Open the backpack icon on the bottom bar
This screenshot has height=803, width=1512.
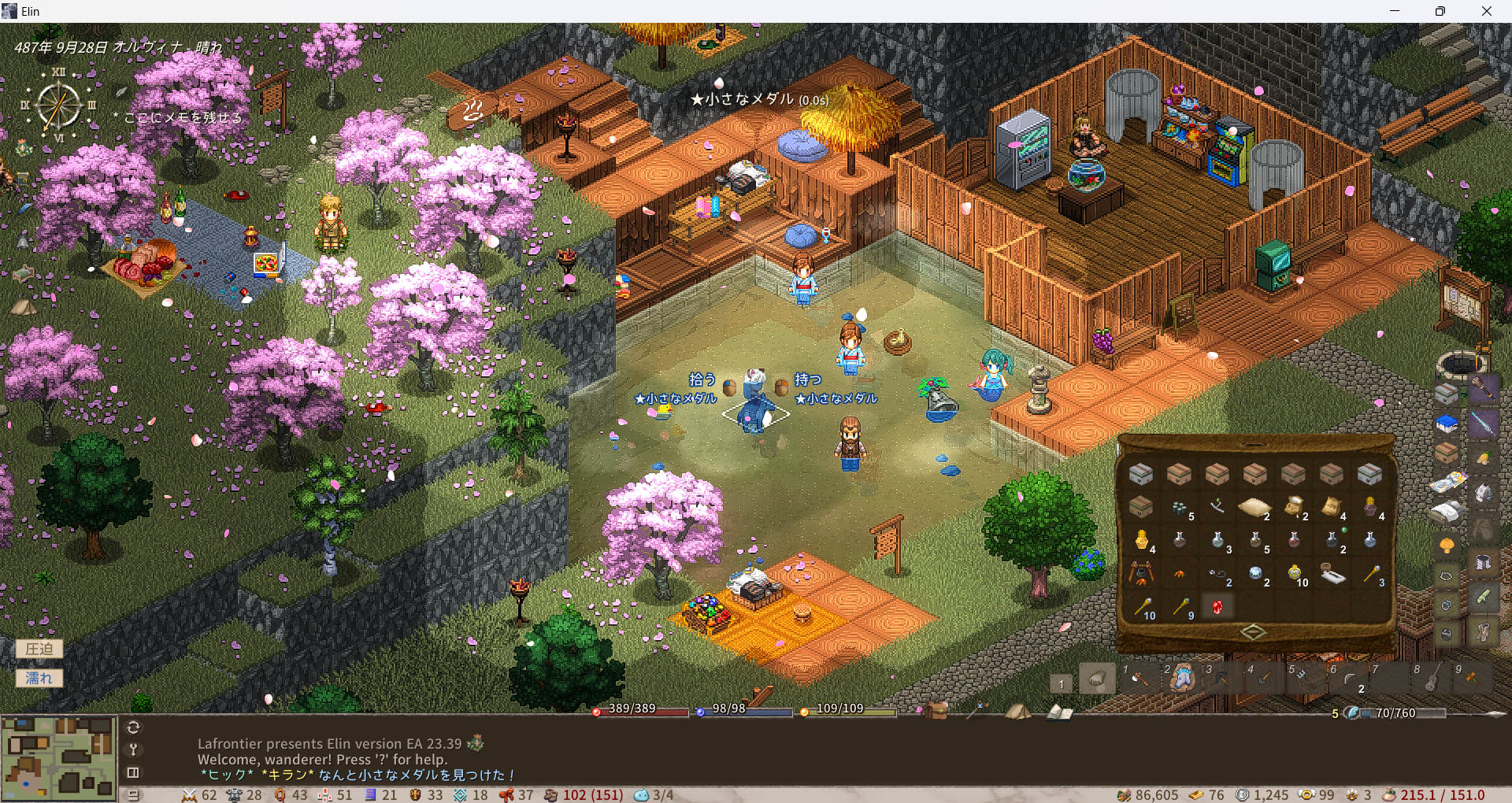pos(936,710)
